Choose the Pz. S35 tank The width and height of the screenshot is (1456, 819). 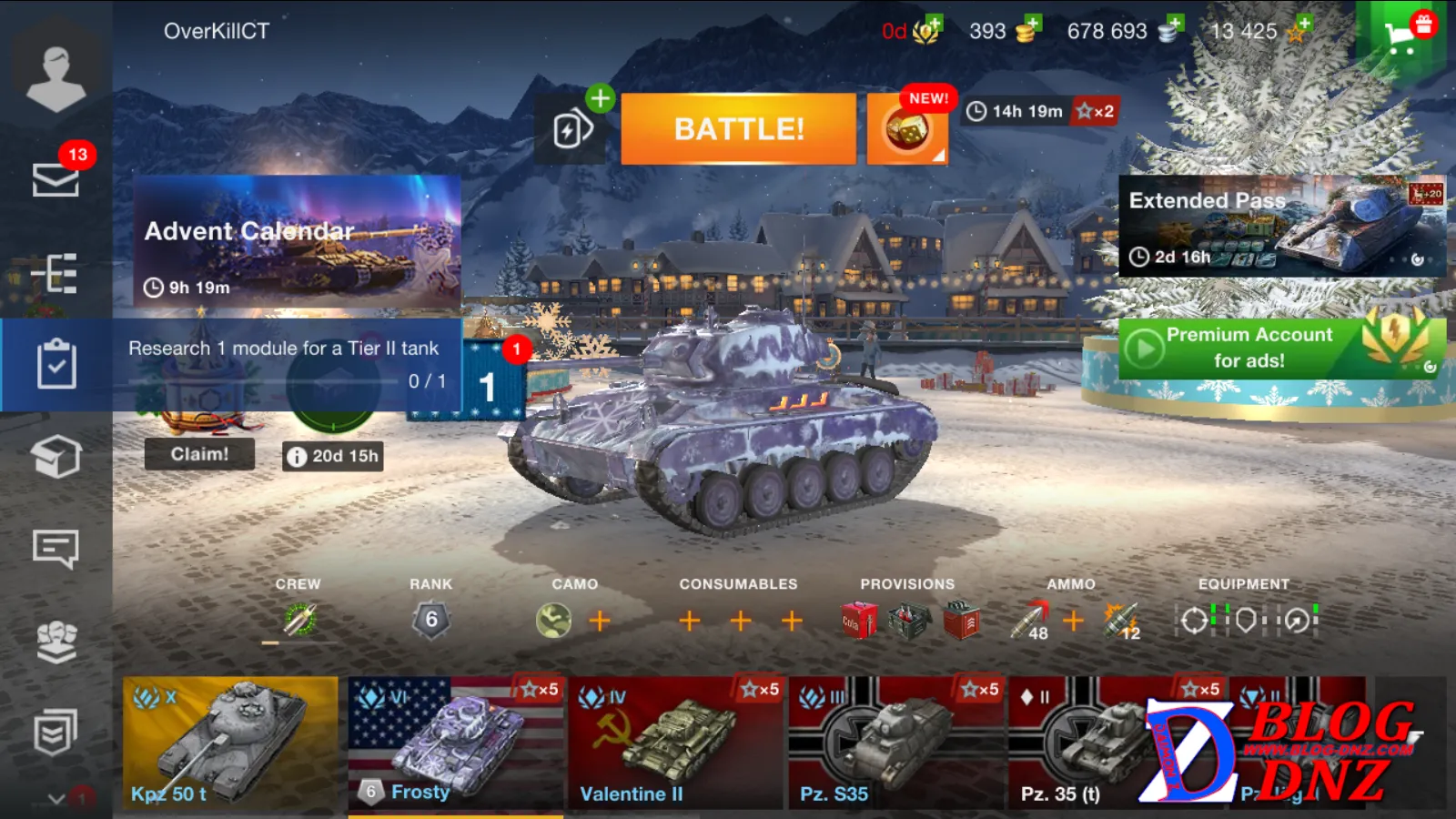tap(895, 743)
